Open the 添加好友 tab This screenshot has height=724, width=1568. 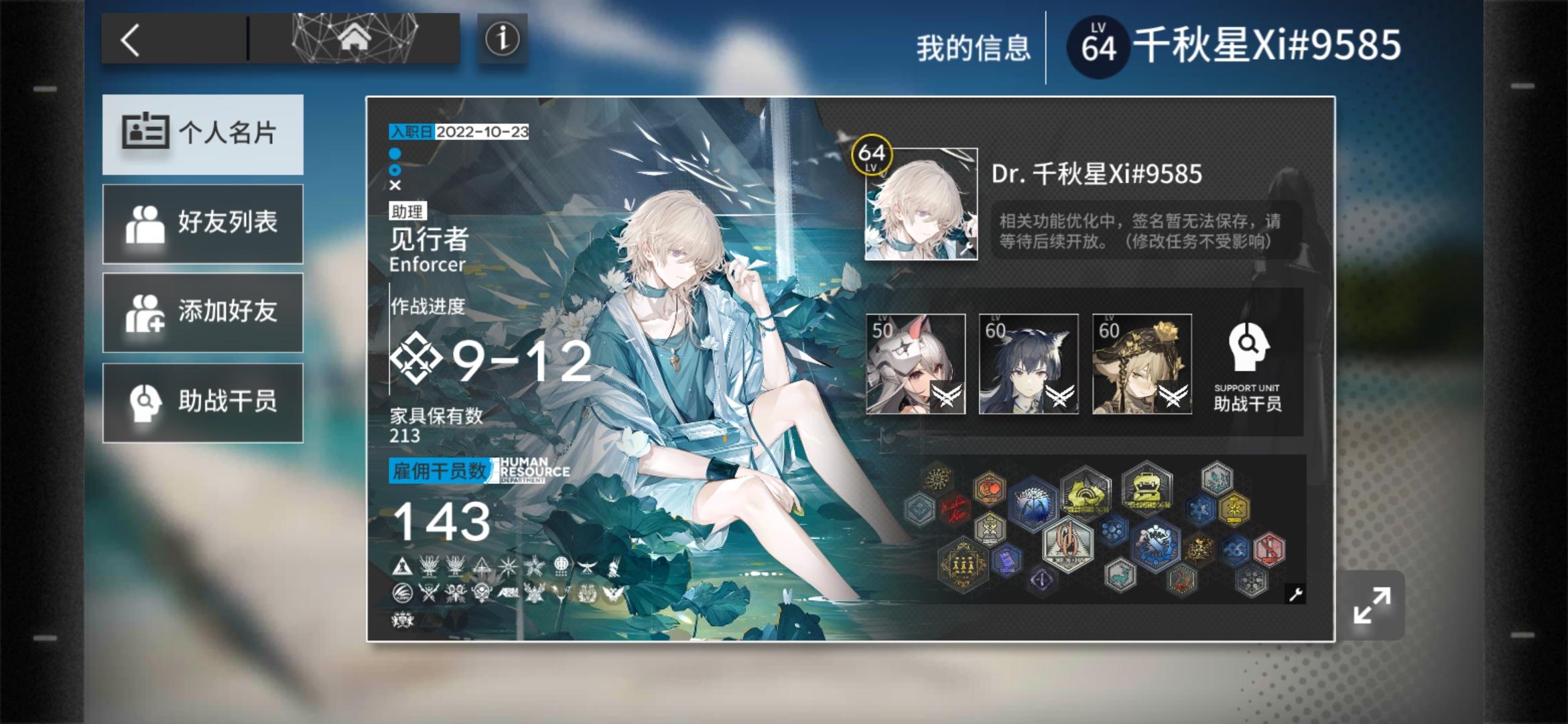[203, 312]
